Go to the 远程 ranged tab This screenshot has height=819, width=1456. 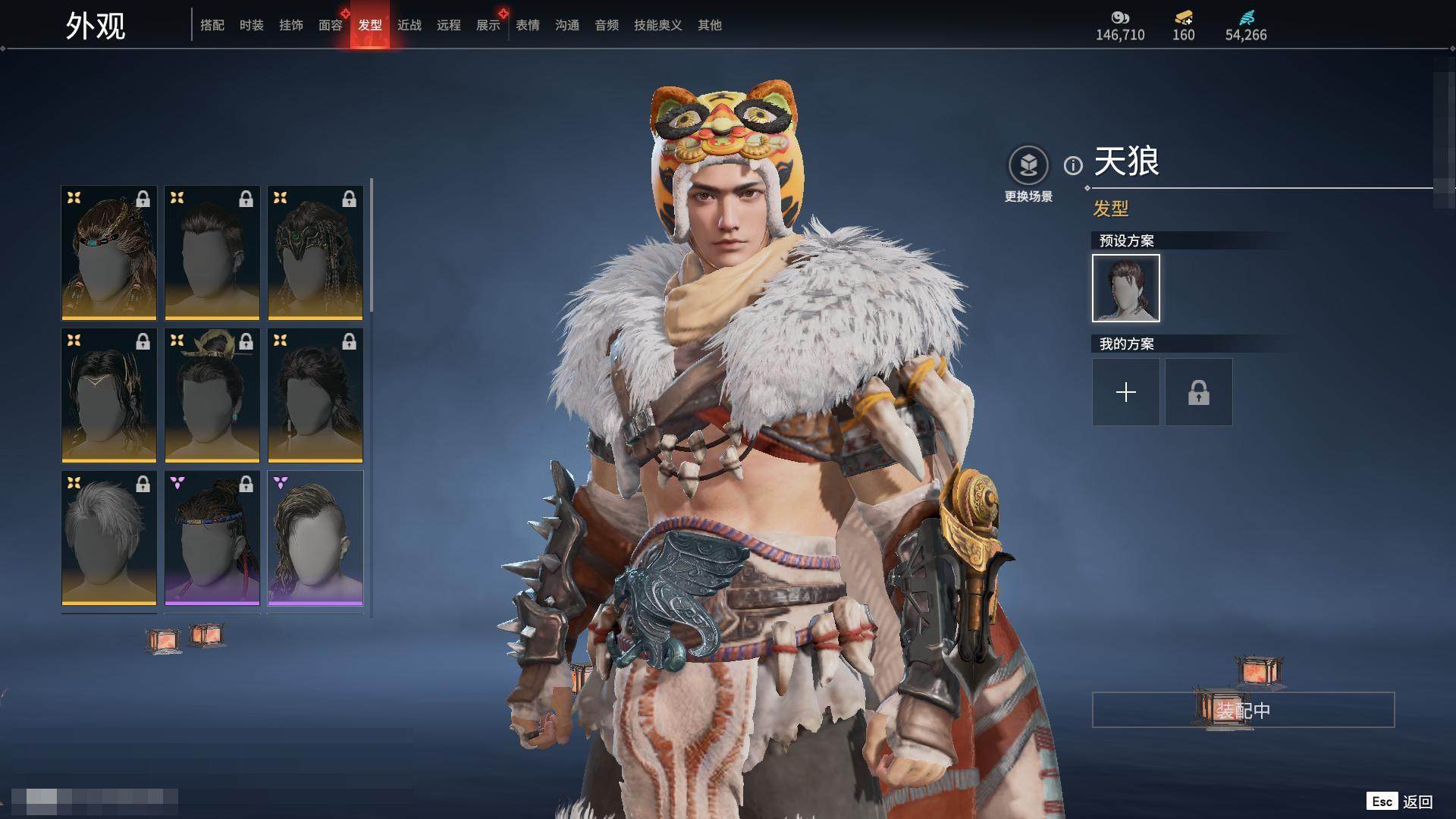tap(449, 26)
